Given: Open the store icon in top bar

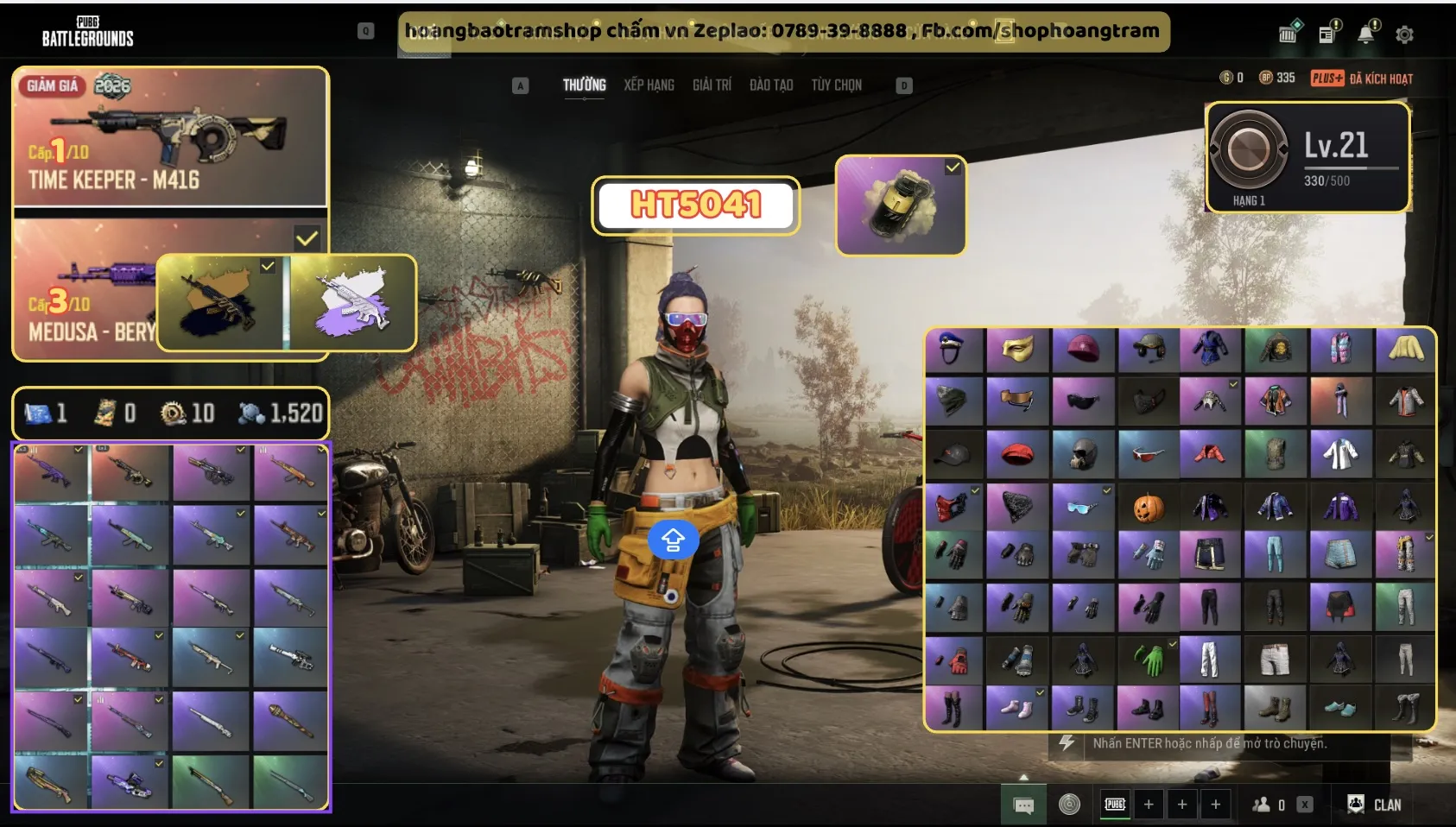Looking at the screenshot, I should [1288, 34].
